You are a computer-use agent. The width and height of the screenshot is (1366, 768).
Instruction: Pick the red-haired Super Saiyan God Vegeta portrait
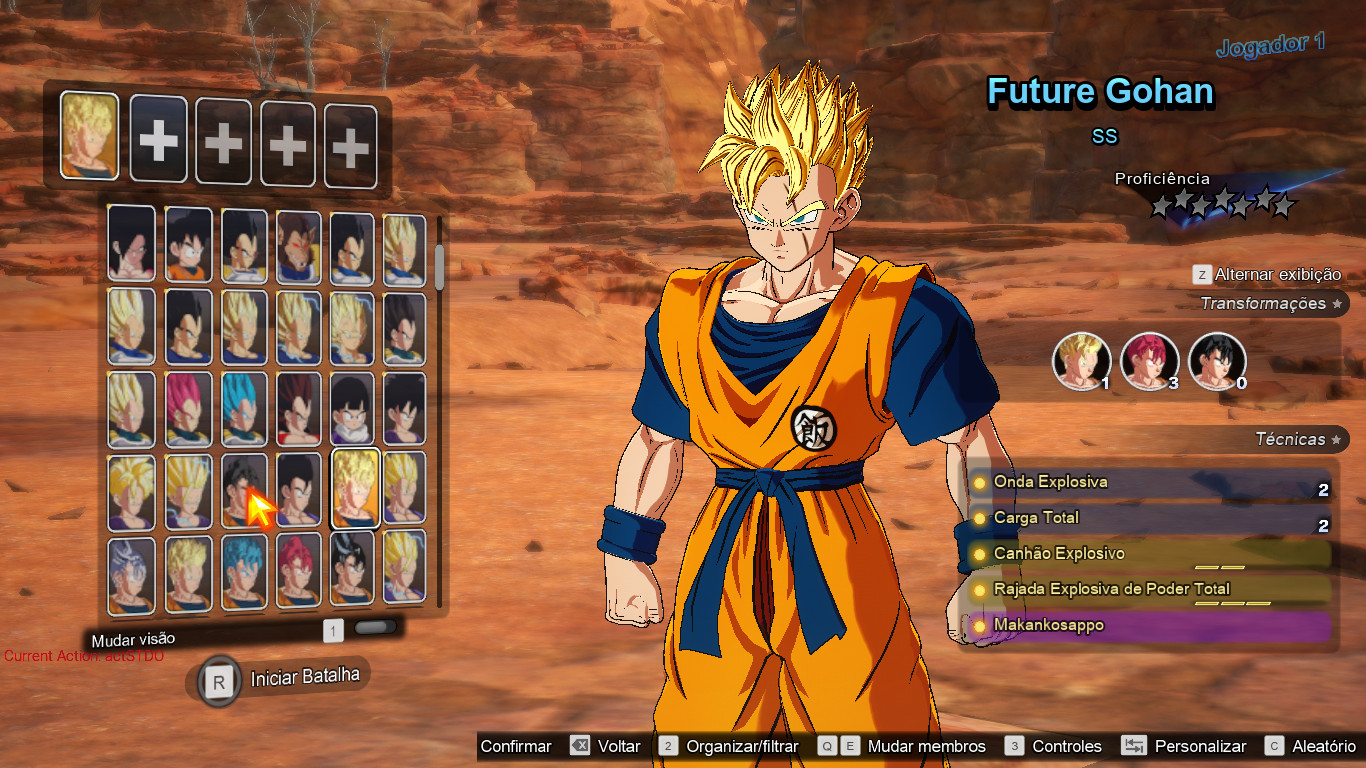(x=187, y=409)
